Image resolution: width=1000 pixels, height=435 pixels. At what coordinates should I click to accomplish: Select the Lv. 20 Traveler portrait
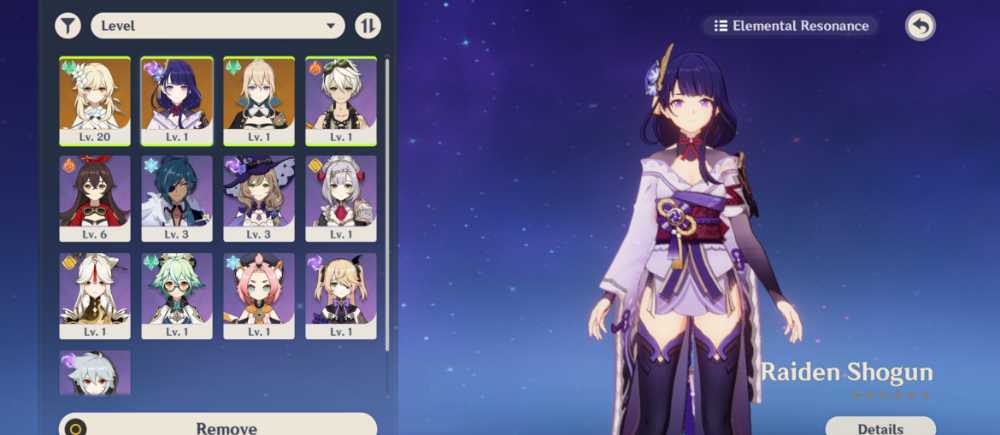pyautogui.click(x=95, y=100)
